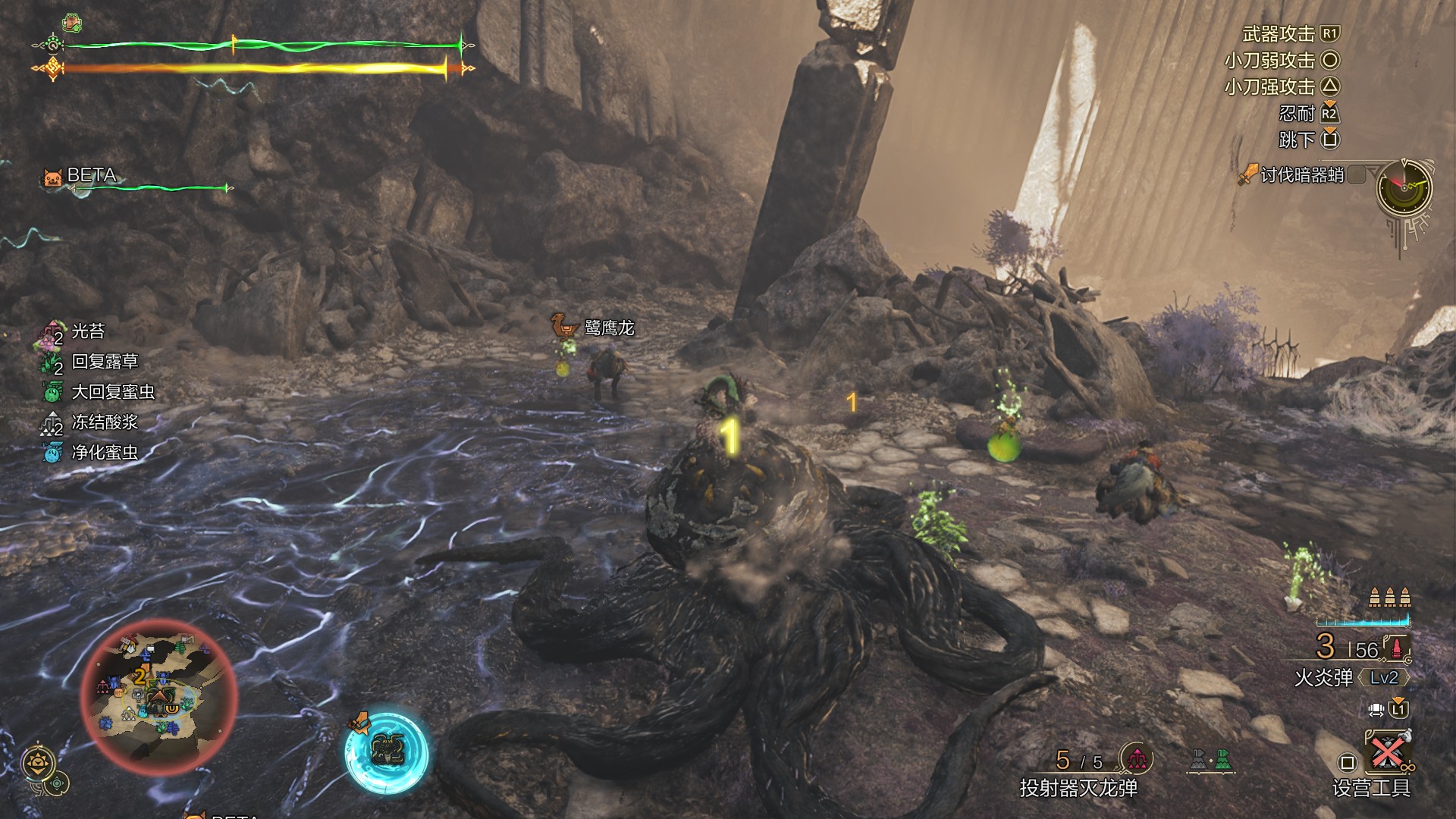Select the 光苔 gathering entry
1456x819 pixels.
point(87,331)
